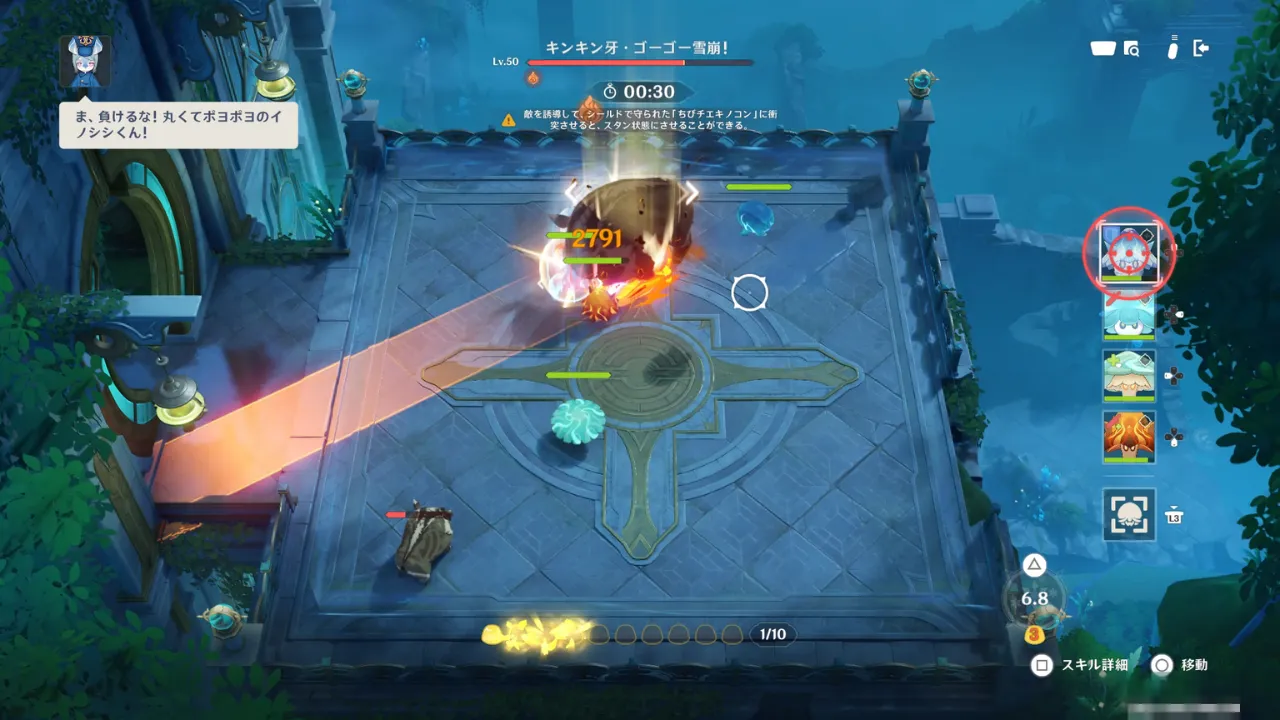Open the magnifier details icon
The width and height of the screenshot is (1280, 720).
[1132, 48]
